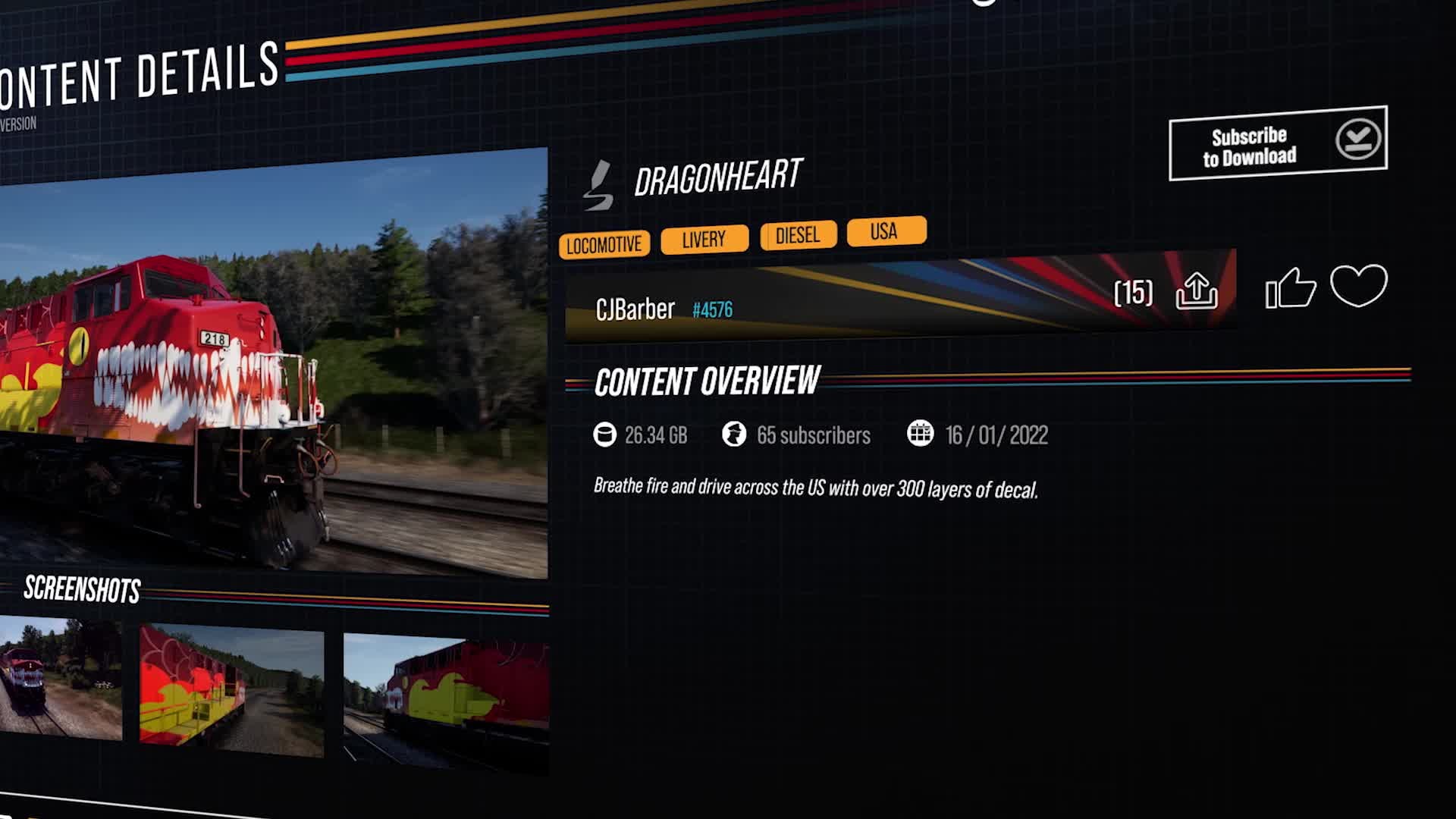This screenshot has height=819, width=1456.
Task: Open the red and yellow flame livery thumbnail
Action: pos(446,701)
